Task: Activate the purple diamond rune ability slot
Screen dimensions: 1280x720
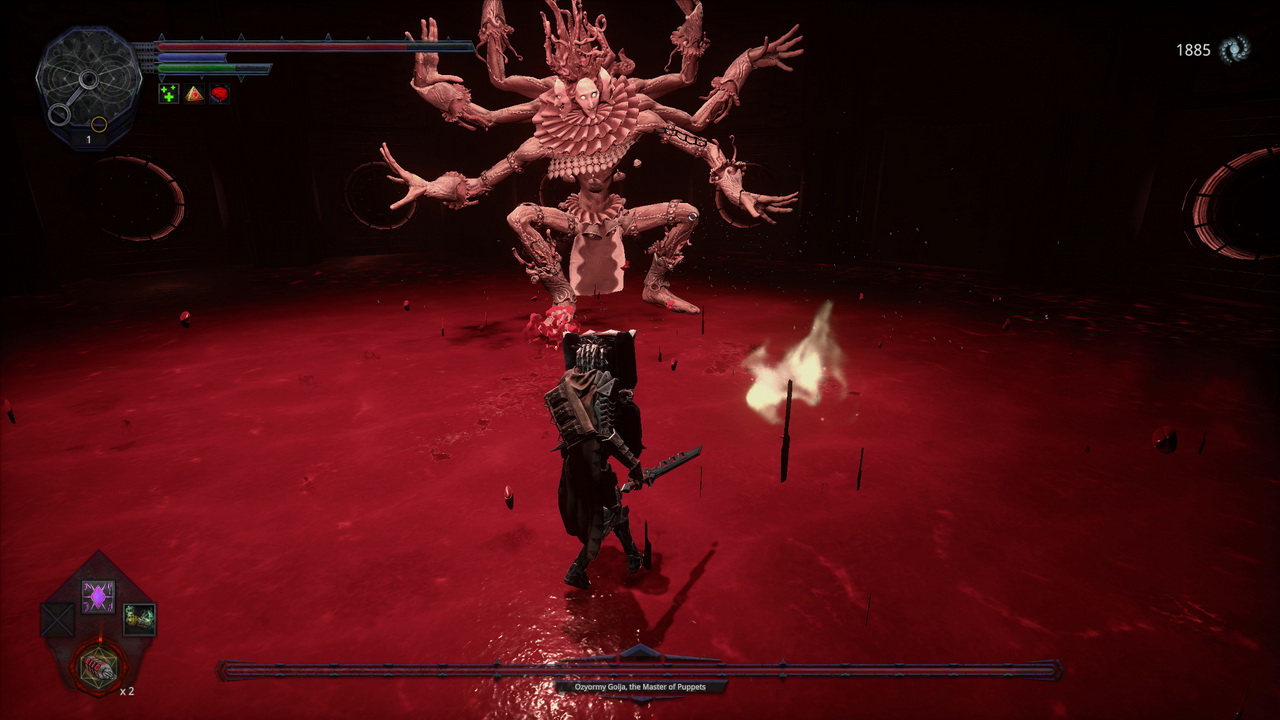Action: (98, 597)
